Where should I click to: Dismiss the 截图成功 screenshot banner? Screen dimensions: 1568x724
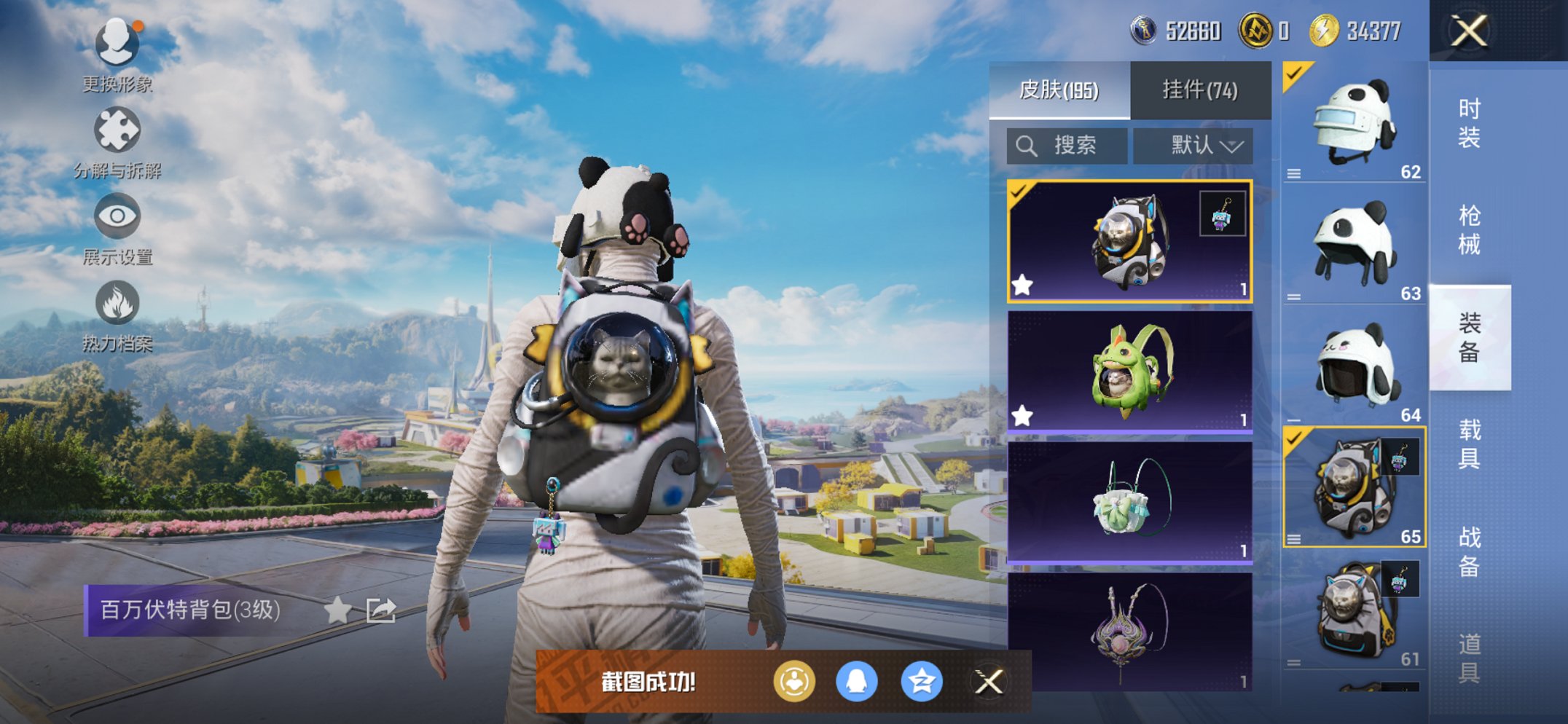(x=989, y=682)
